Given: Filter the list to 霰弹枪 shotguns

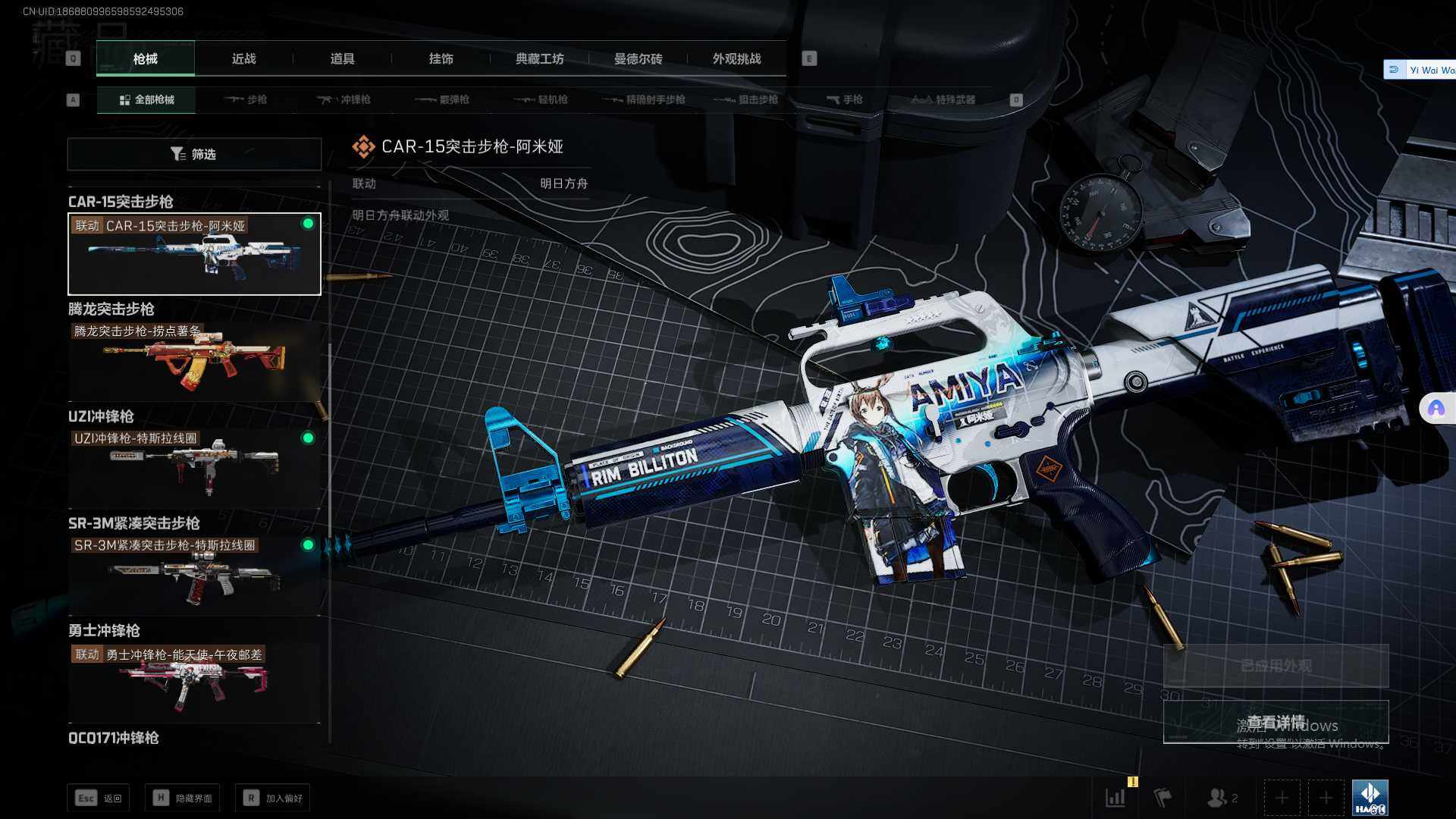Looking at the screenshot, I should point(443,99).
